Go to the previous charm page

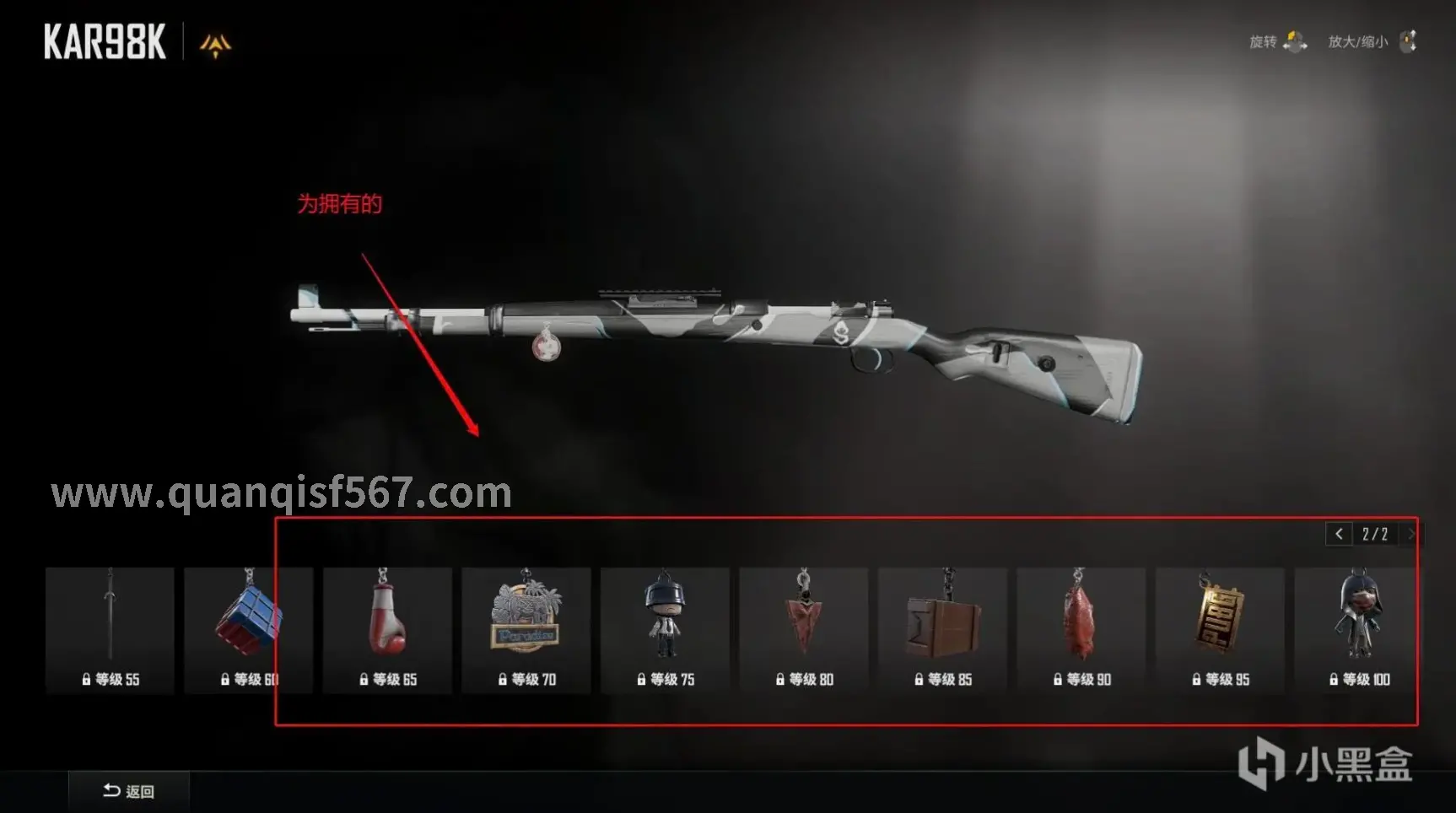point(1339,534)
